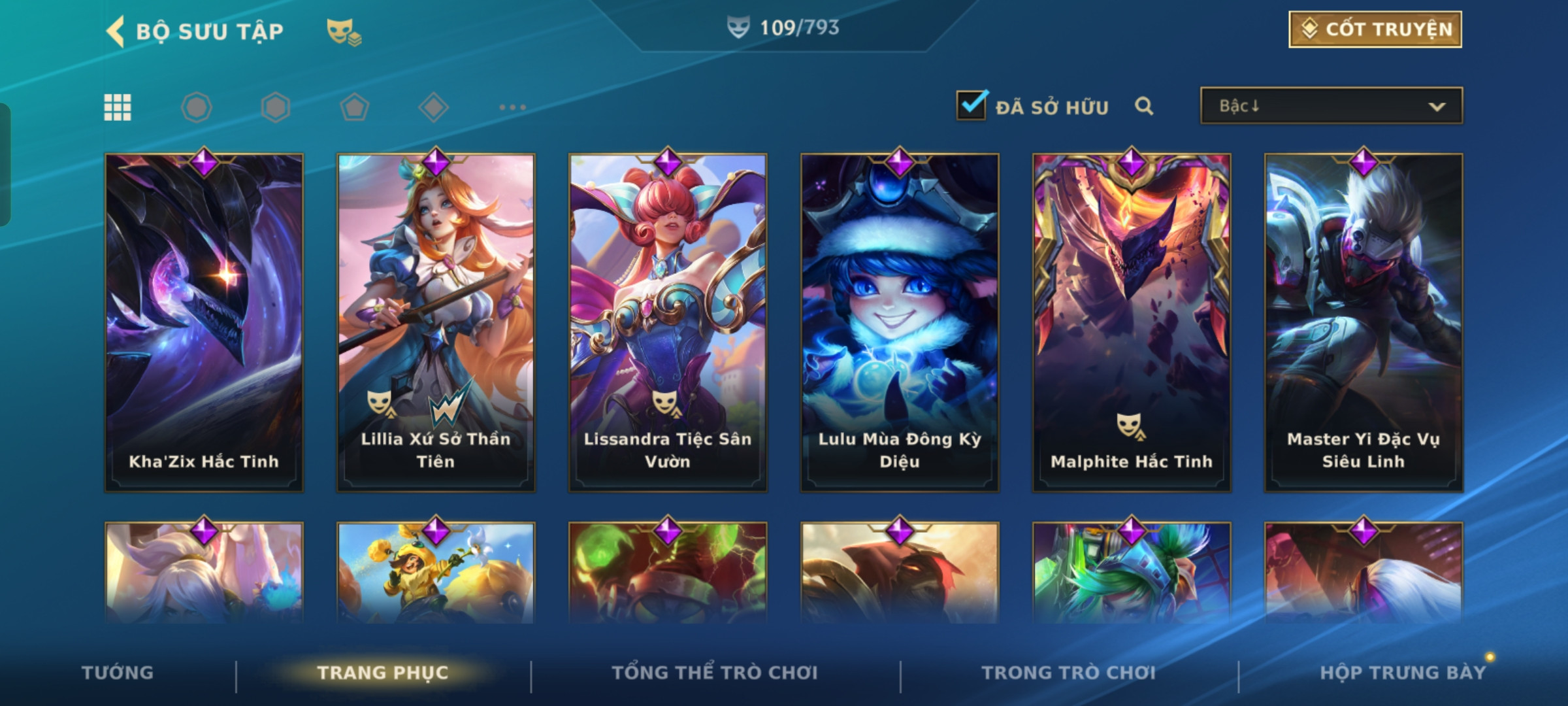Choose the diamond rarity filter
Image resolution: width=1568 pixels, height=706 pixels.
(x=434, y=107)
